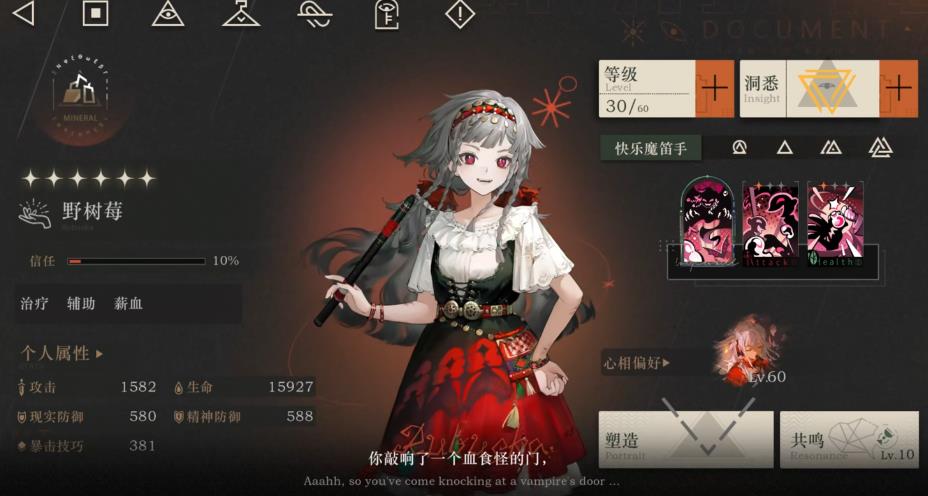Select the triple-triangle insight stage icon
Screen dimensions: 928x496
[880, 148]
